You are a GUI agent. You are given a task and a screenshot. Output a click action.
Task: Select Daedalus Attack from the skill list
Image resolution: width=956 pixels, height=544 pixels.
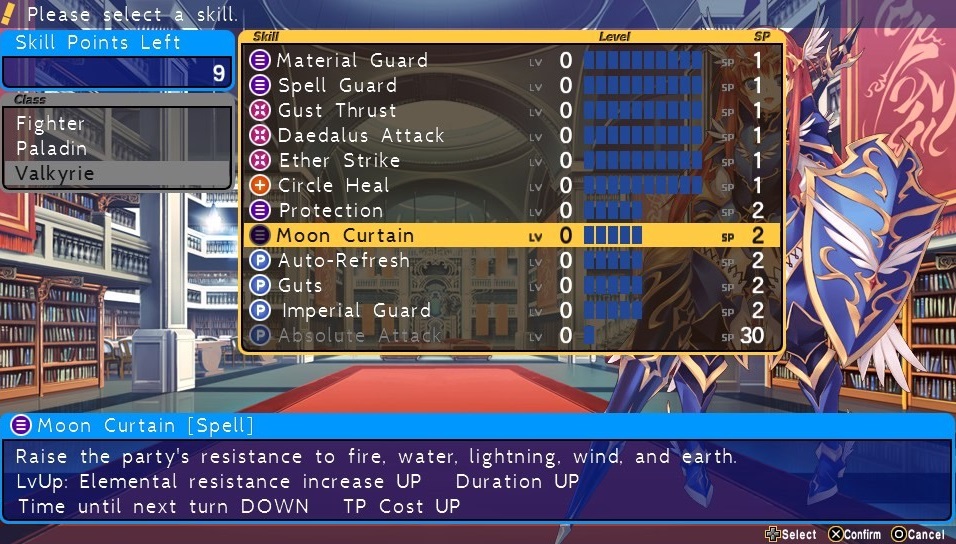click(x=361, y=136)
